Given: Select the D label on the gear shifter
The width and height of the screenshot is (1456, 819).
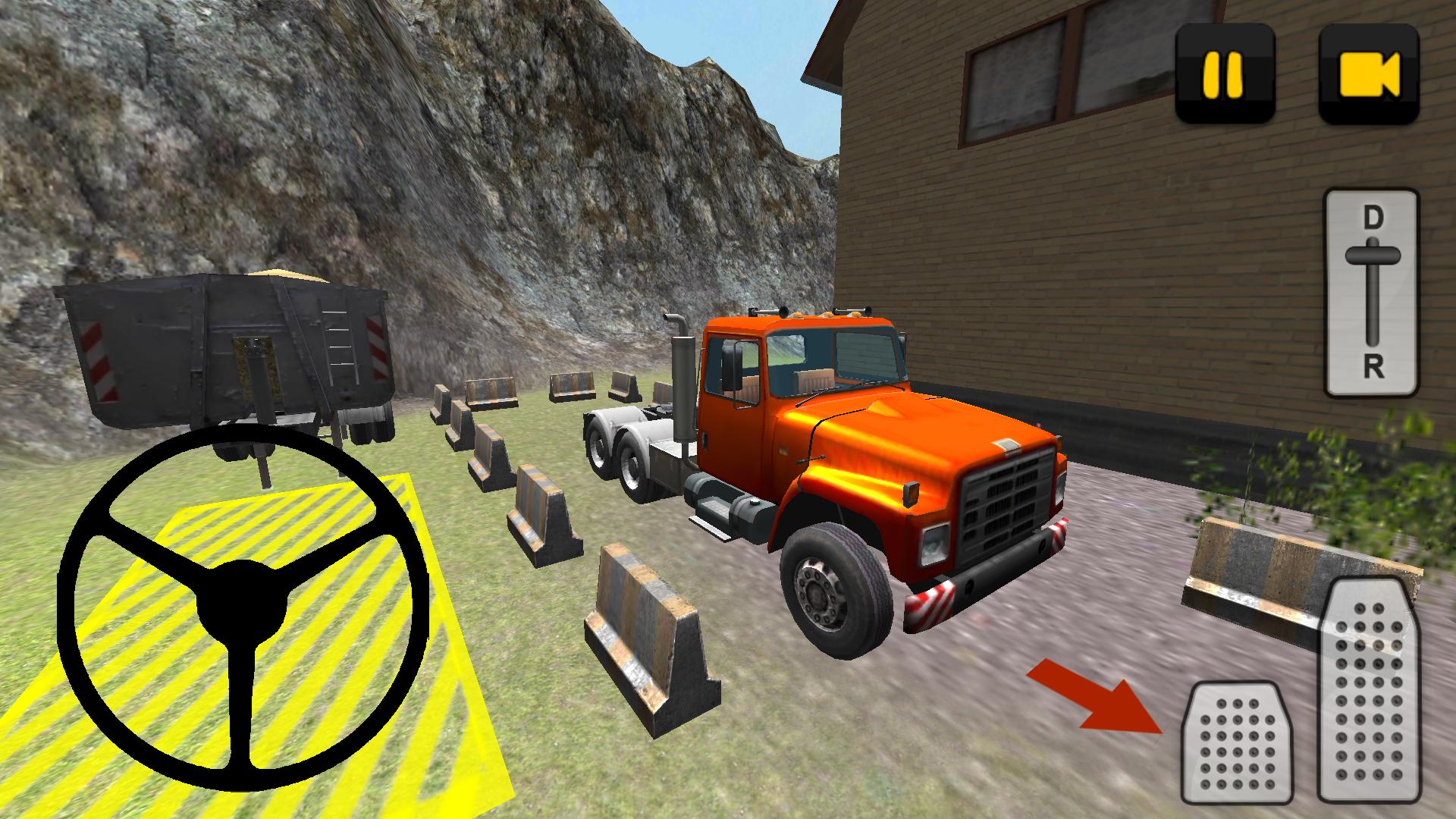Looking at the screenshot, I should (x=1373, y=220).
